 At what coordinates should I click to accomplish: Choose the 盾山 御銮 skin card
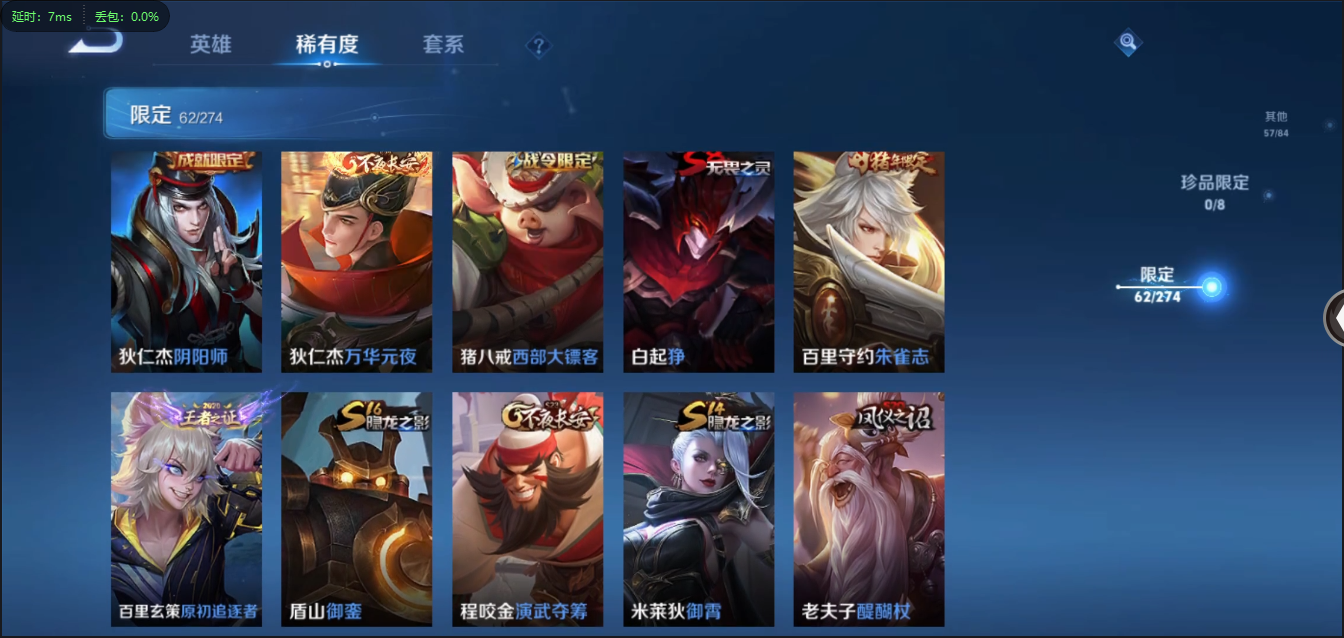pyautogui.click(x=357, y=509)
